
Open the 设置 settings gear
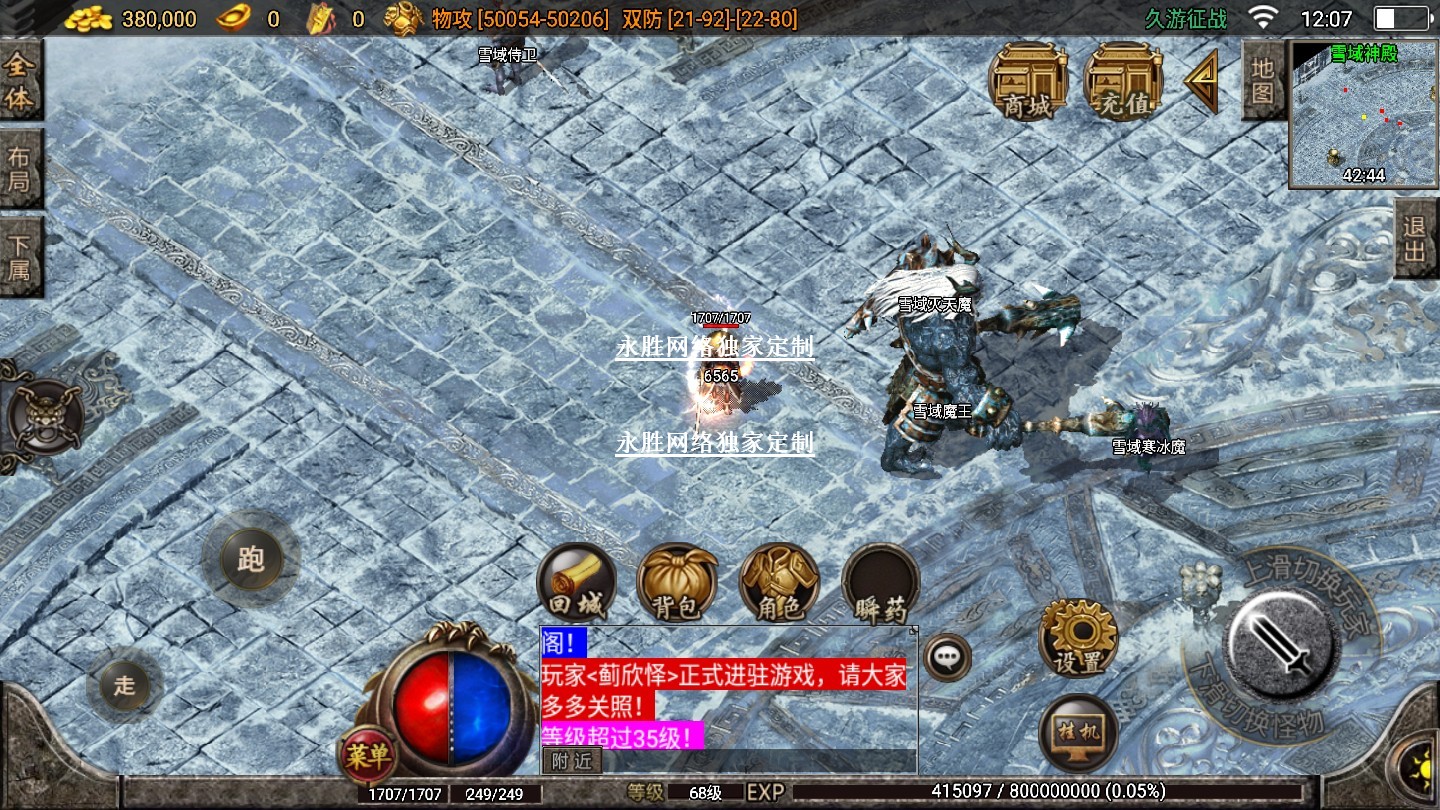click(x=1078, y=637)
